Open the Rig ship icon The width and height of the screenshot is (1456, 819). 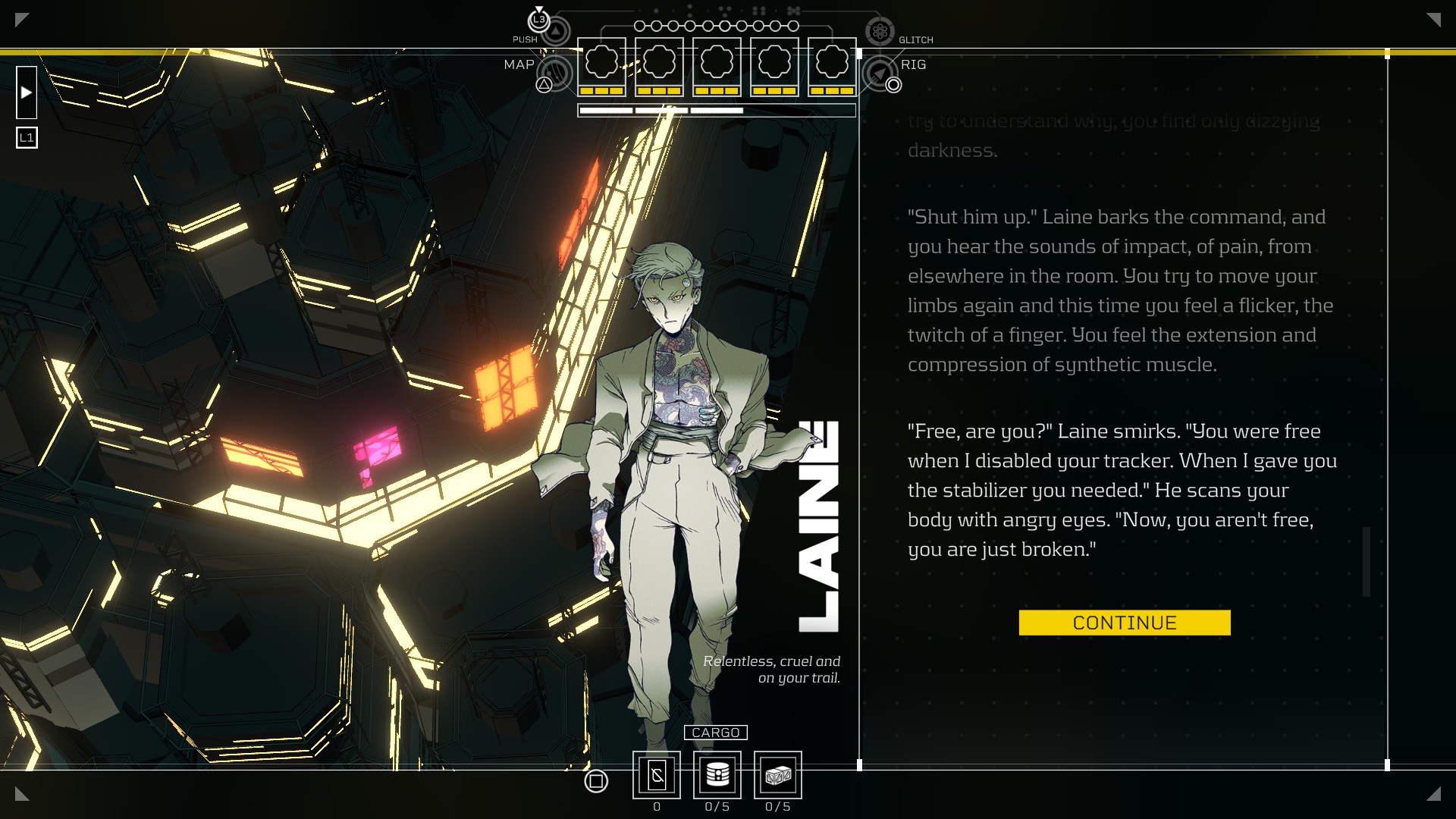(x=879, y=73)
